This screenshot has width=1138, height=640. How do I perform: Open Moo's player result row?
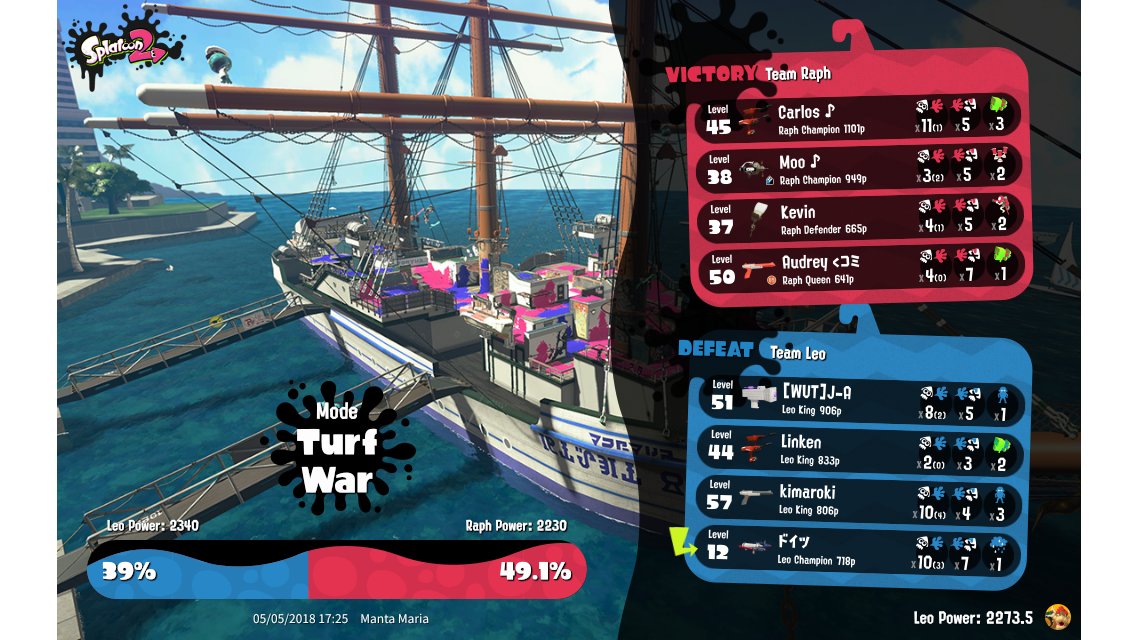coord(860,168)
